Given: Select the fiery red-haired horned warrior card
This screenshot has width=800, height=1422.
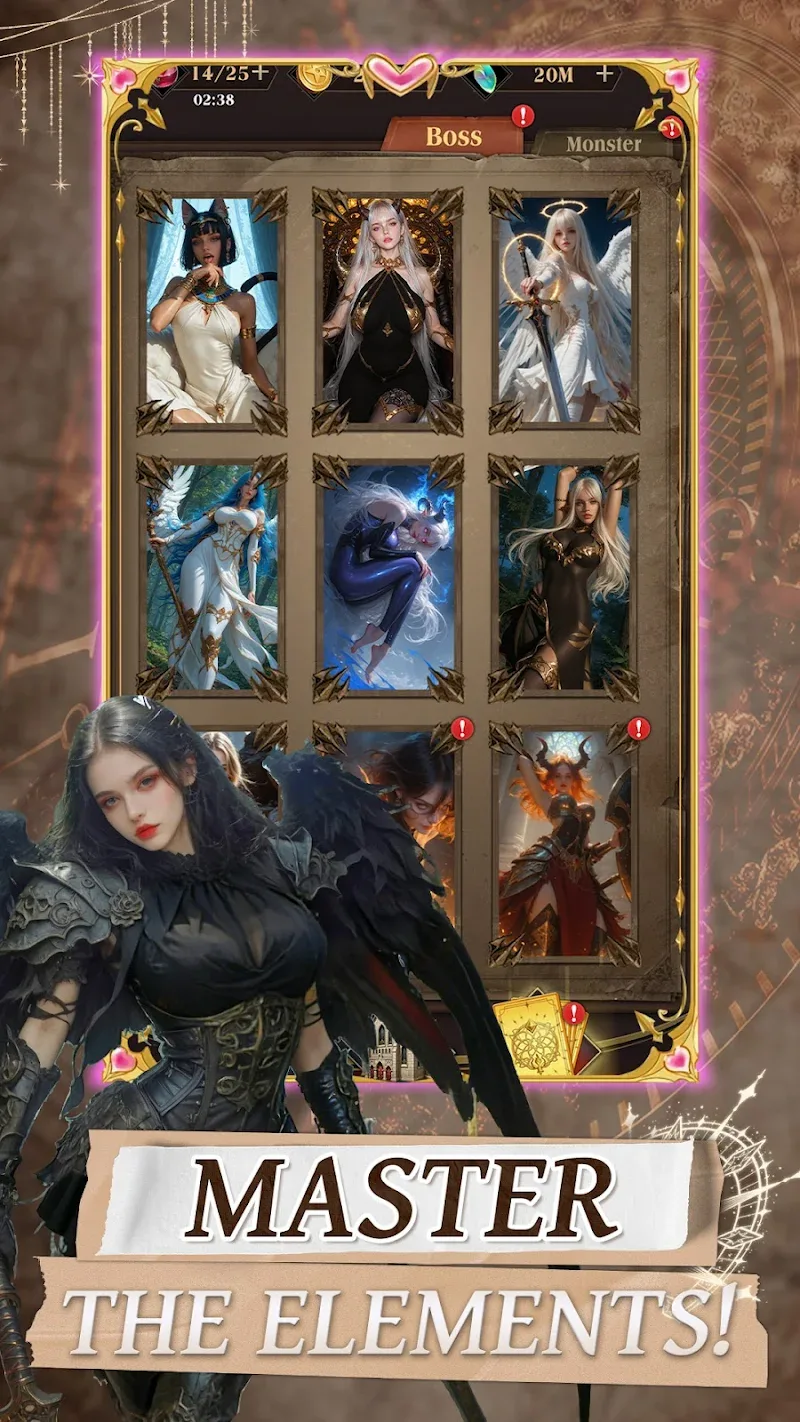Looking at the screenshot, I should (x=564, y=845).
